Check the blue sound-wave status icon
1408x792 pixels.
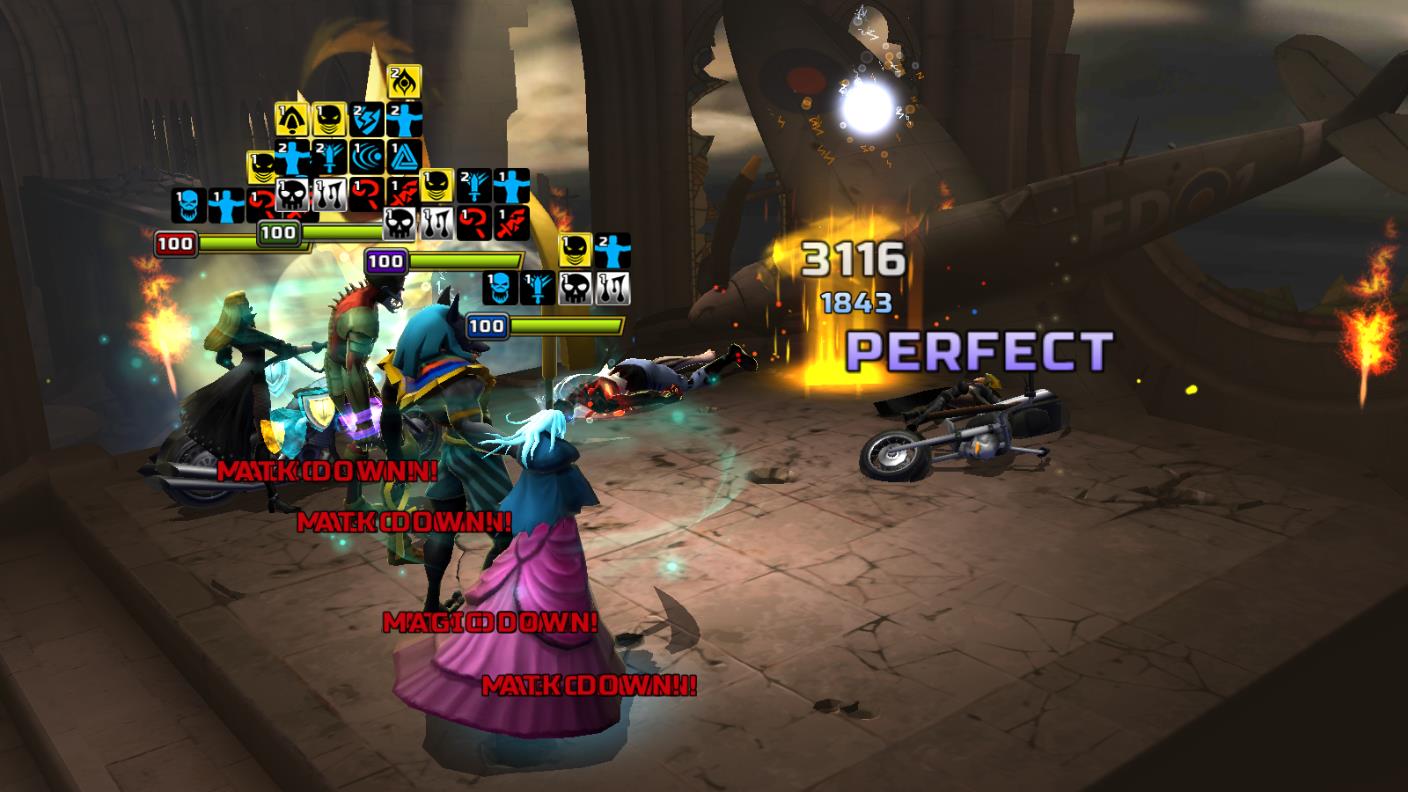pyautogui.click(x=368, y=158)
